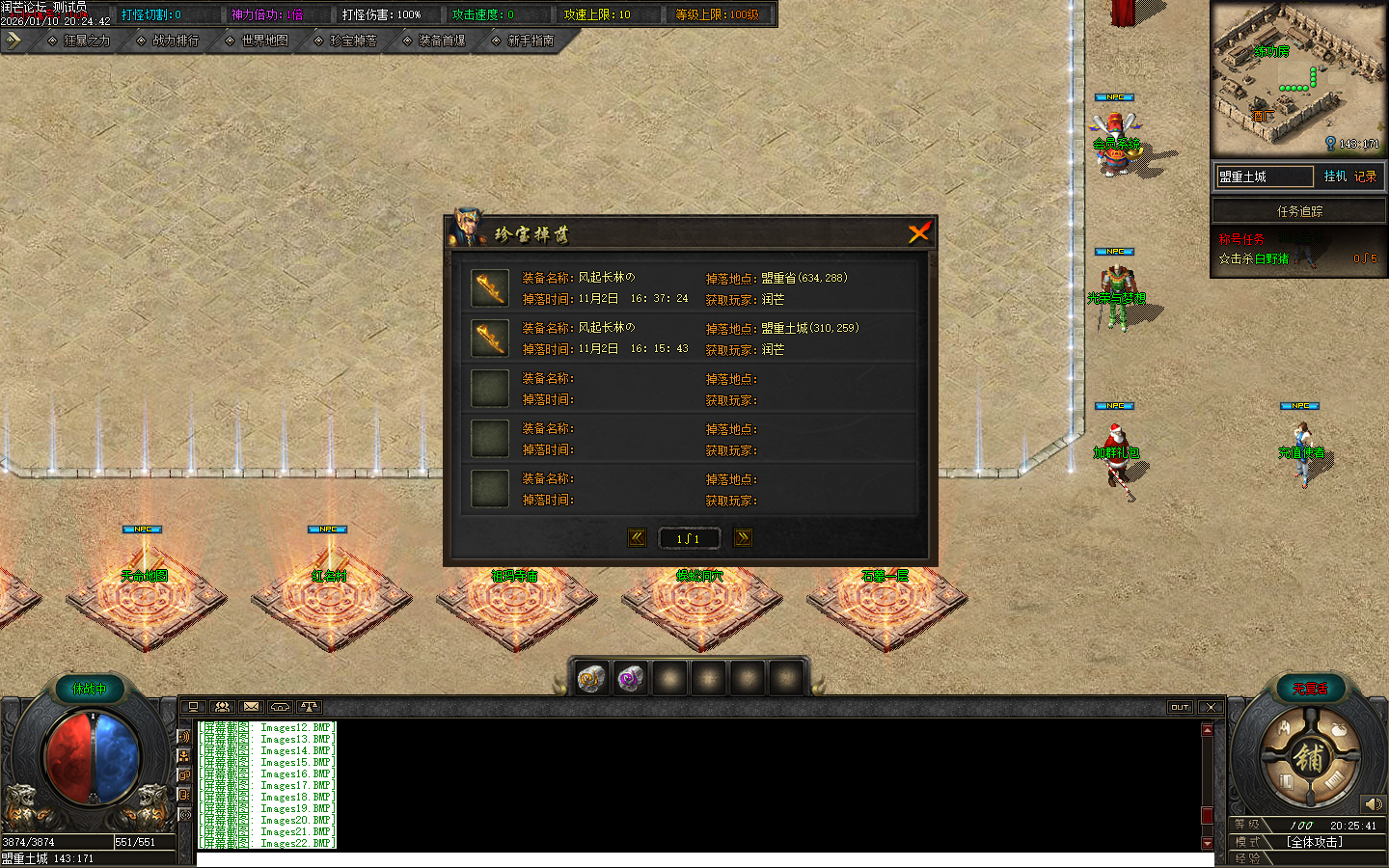Open the mail envelope icon in chat toolbar
Viewport: 1389px width, 868px height.
pyautogui.click(x=250, y=707)
